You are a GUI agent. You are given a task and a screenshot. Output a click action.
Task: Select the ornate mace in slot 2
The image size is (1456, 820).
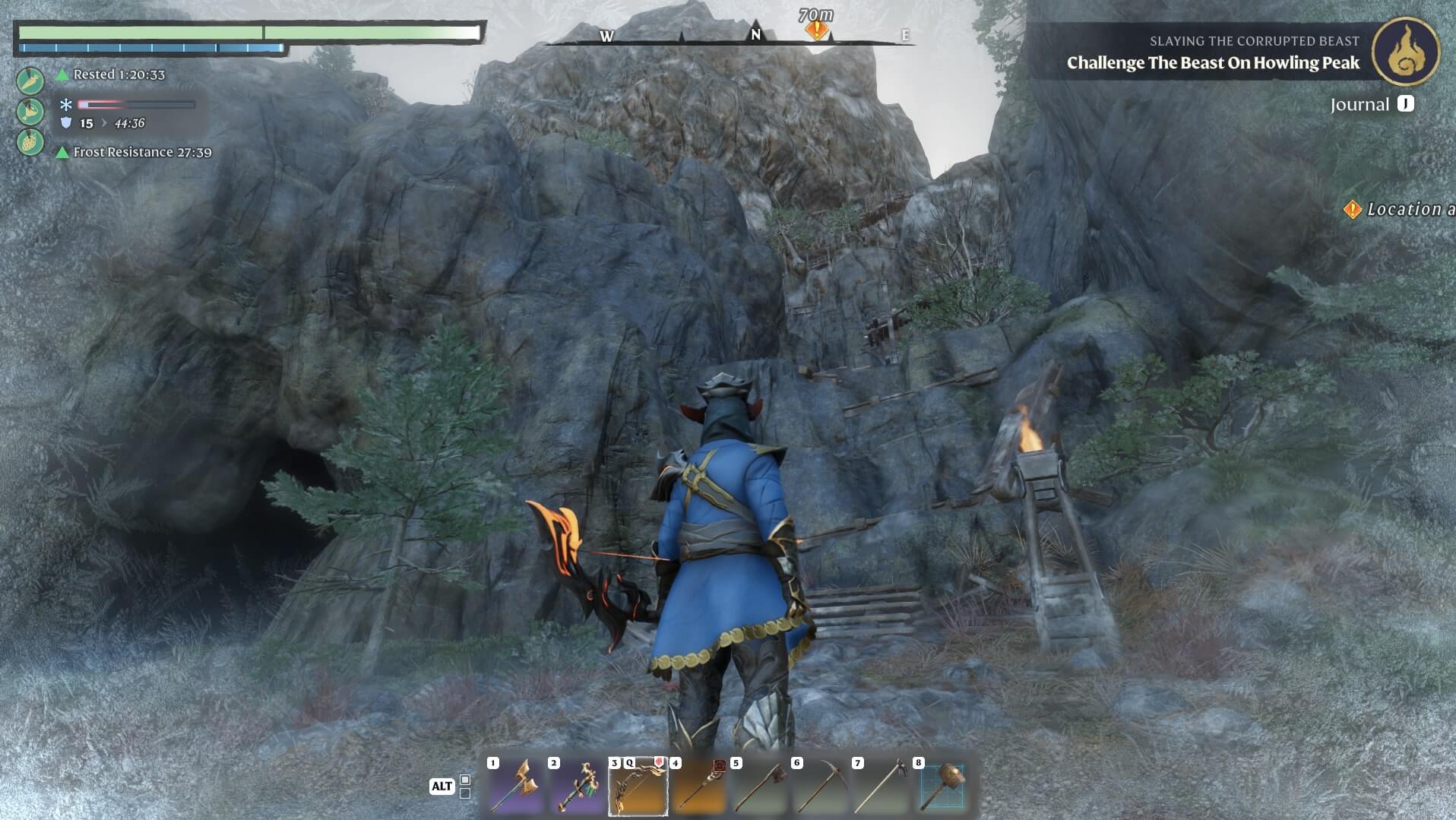pyautogui.click(x=576, y=787)
